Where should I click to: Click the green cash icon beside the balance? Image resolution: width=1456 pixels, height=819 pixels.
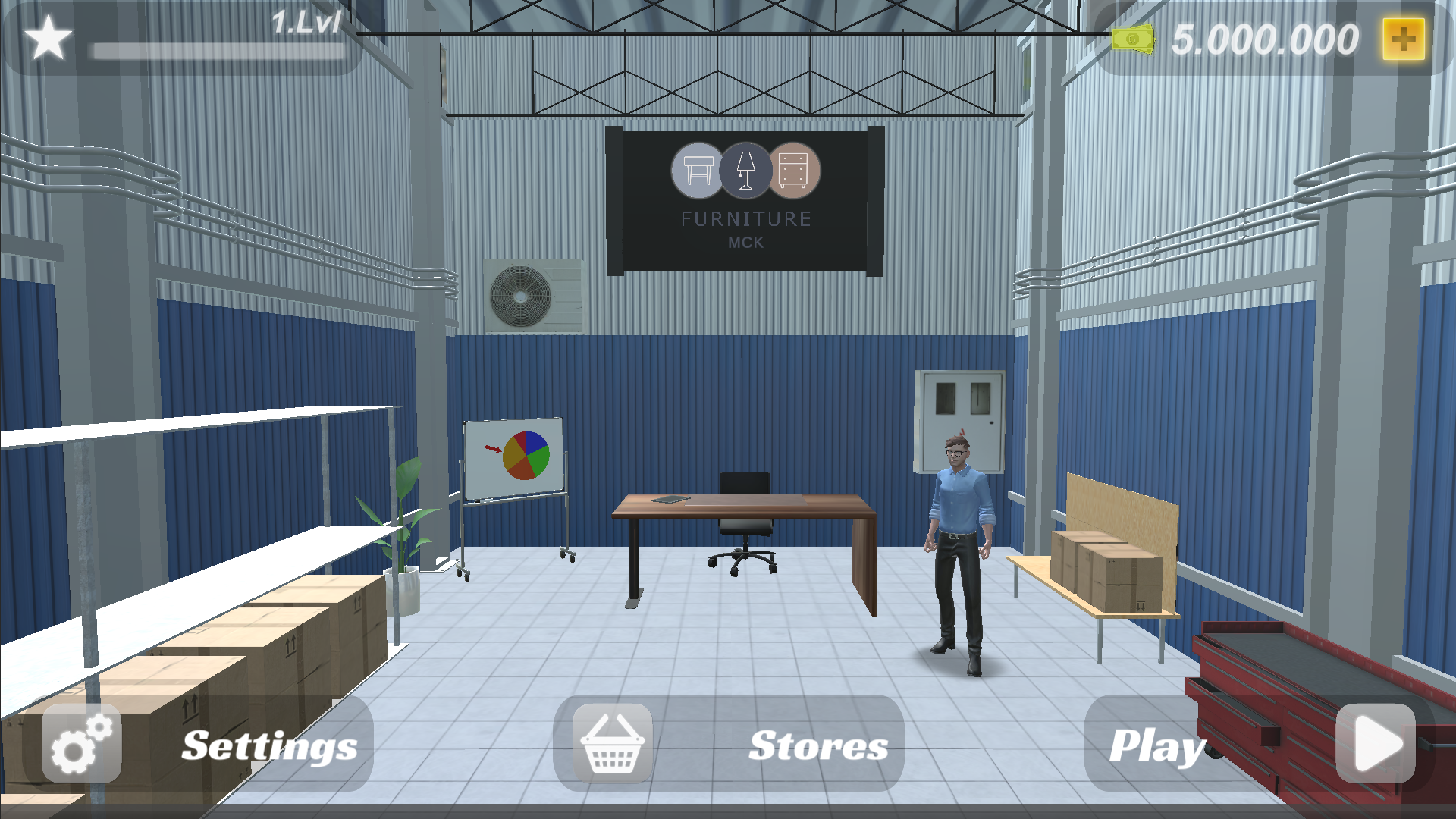tap(1132, 39)
